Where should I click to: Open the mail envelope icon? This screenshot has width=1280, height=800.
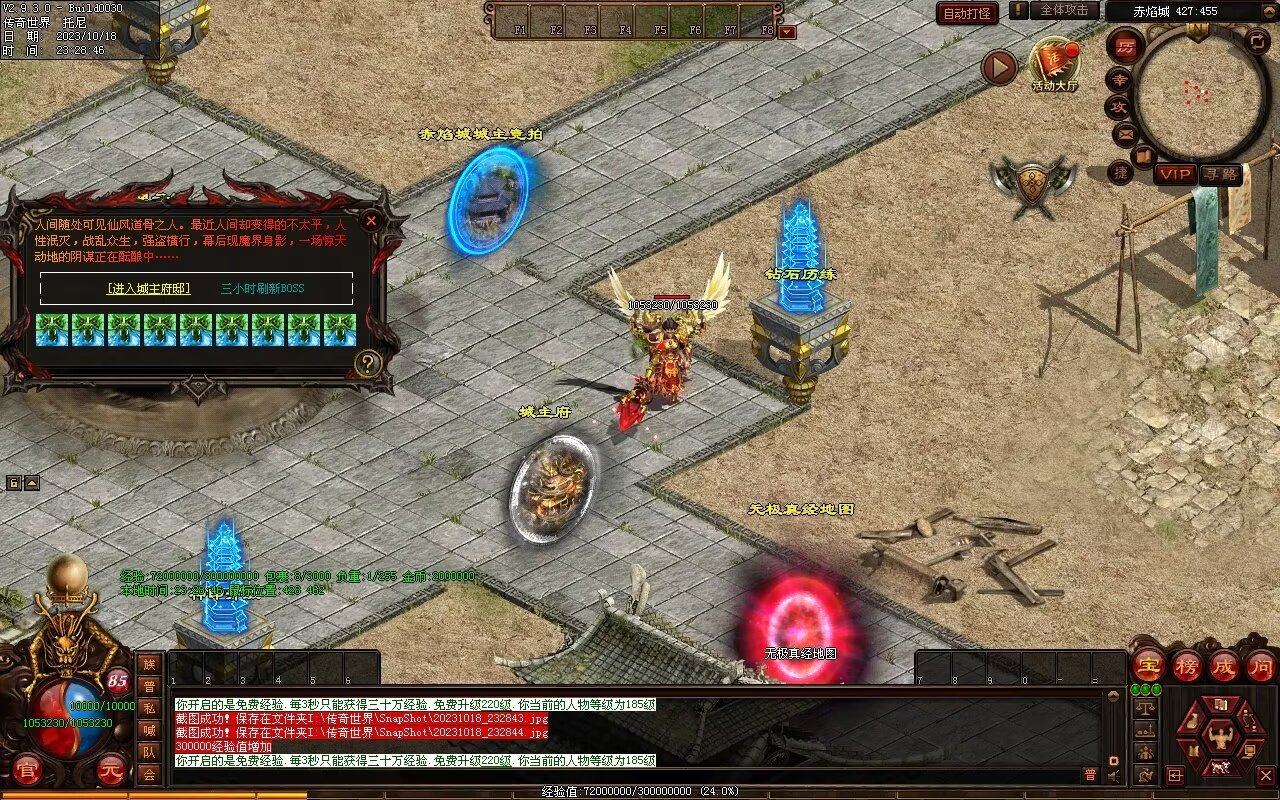1125,133
